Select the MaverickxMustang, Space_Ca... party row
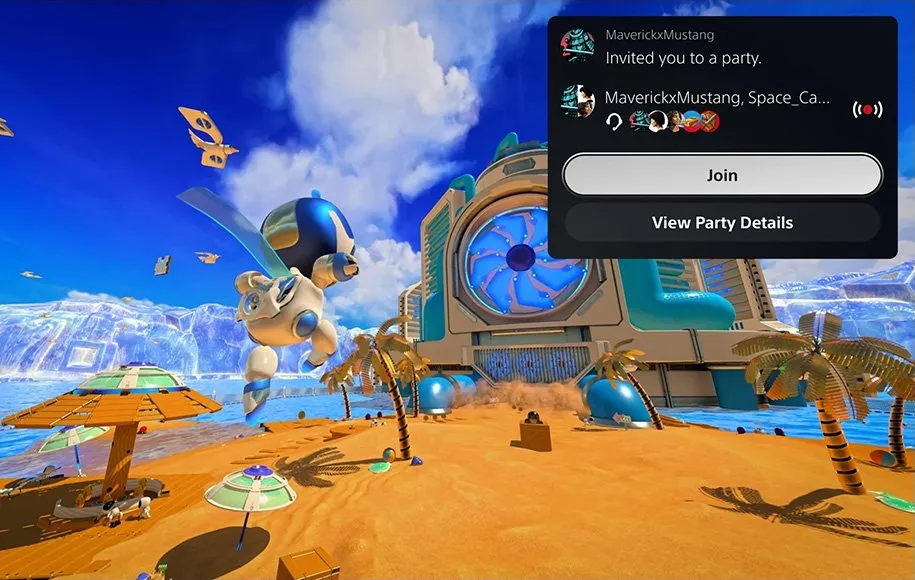 tap(717, 108)
